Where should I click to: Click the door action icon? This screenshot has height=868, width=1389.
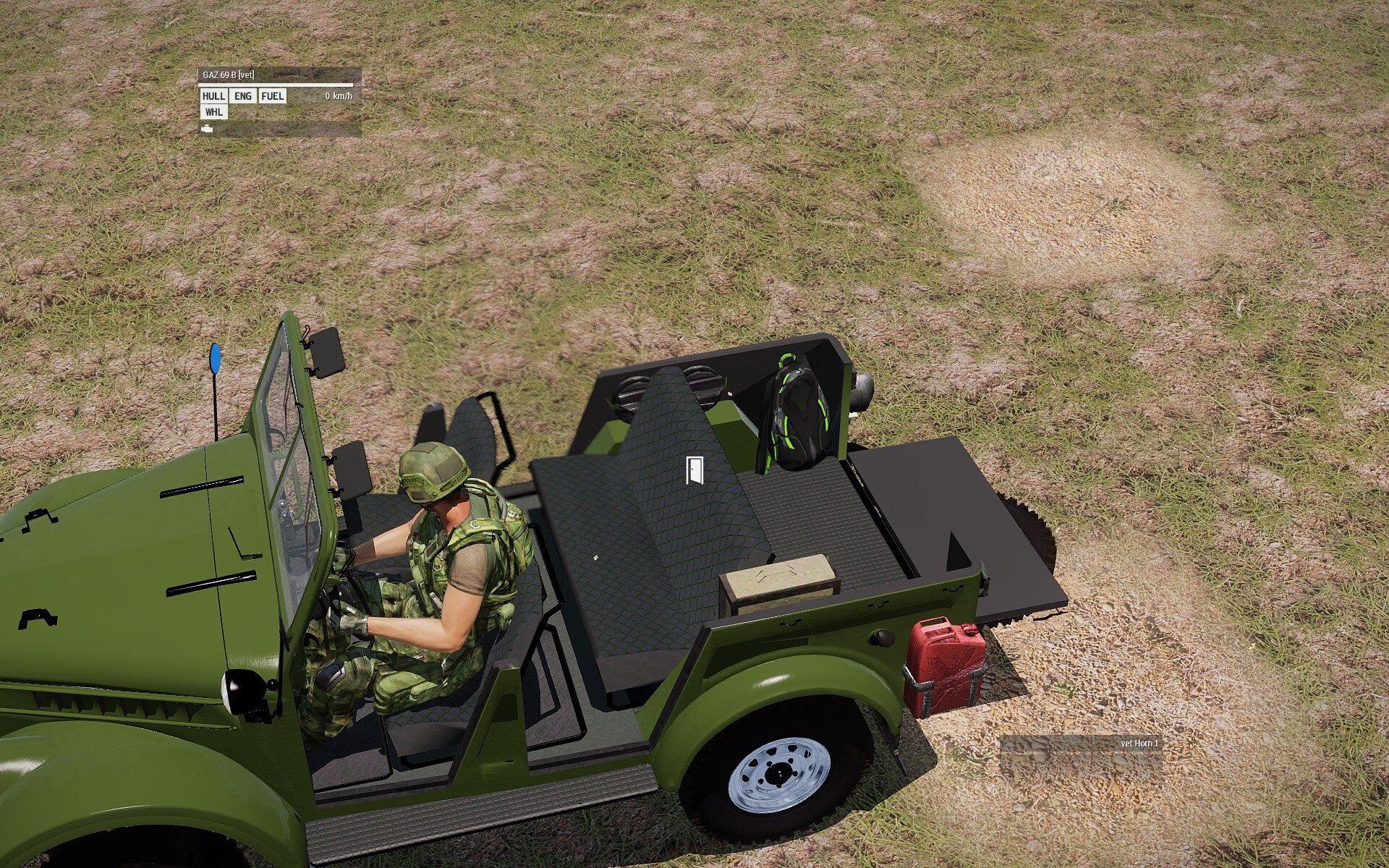click(694, 470)
